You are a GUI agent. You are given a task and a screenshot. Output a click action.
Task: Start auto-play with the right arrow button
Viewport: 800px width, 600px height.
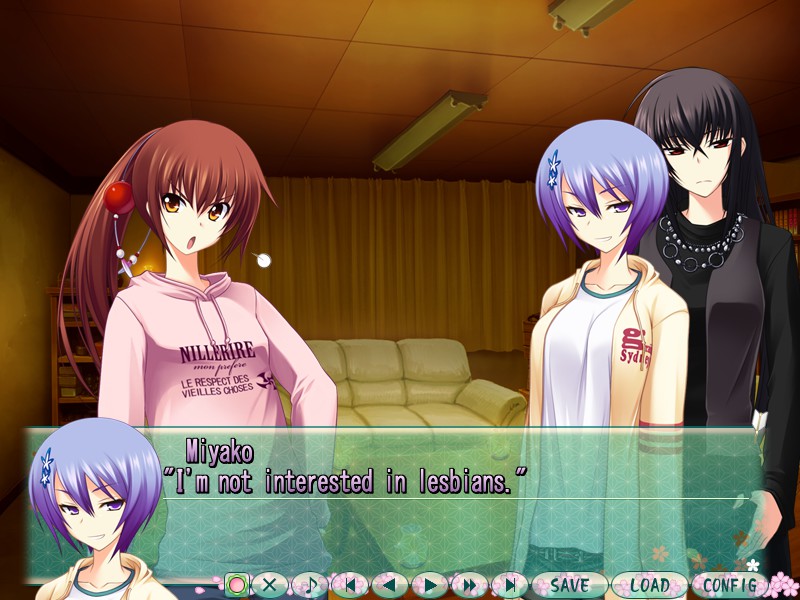(x=430, y=584)
